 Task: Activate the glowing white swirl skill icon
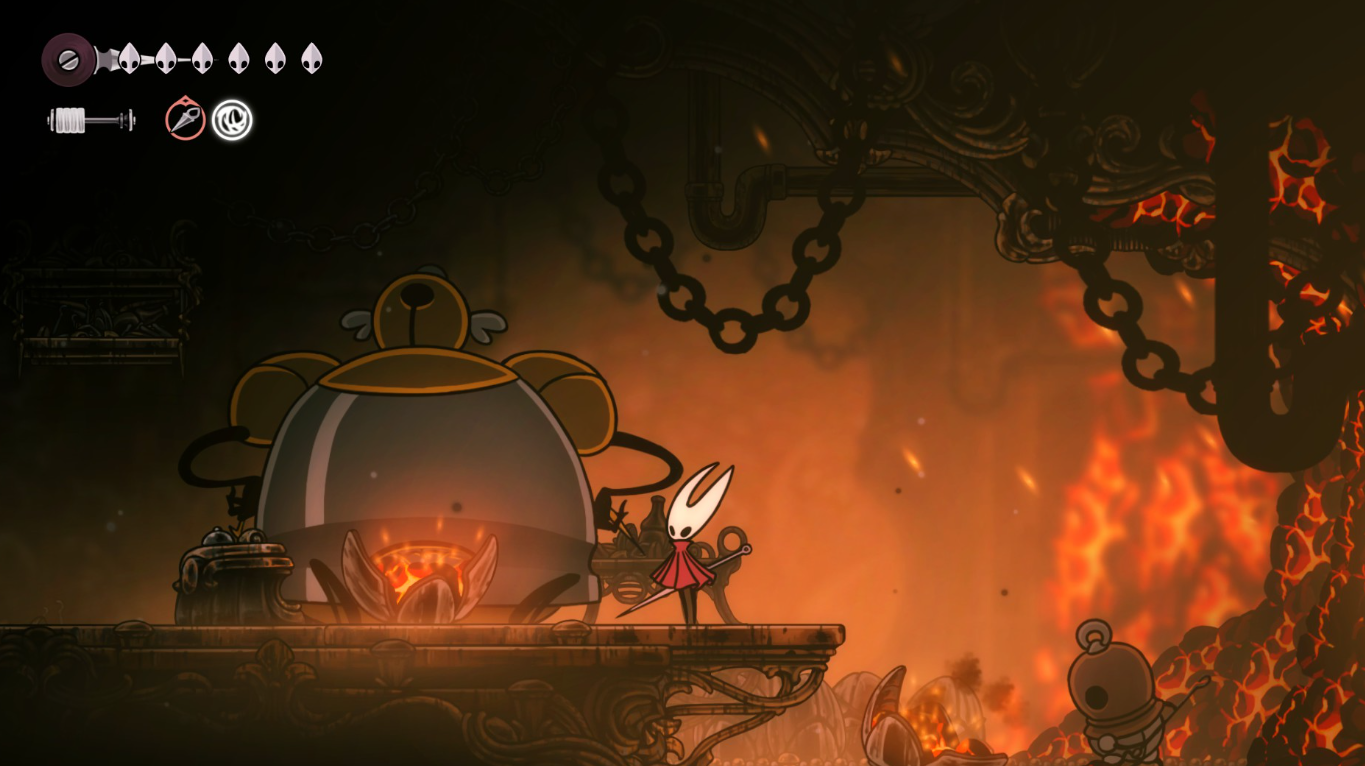(x=232, y=120)
